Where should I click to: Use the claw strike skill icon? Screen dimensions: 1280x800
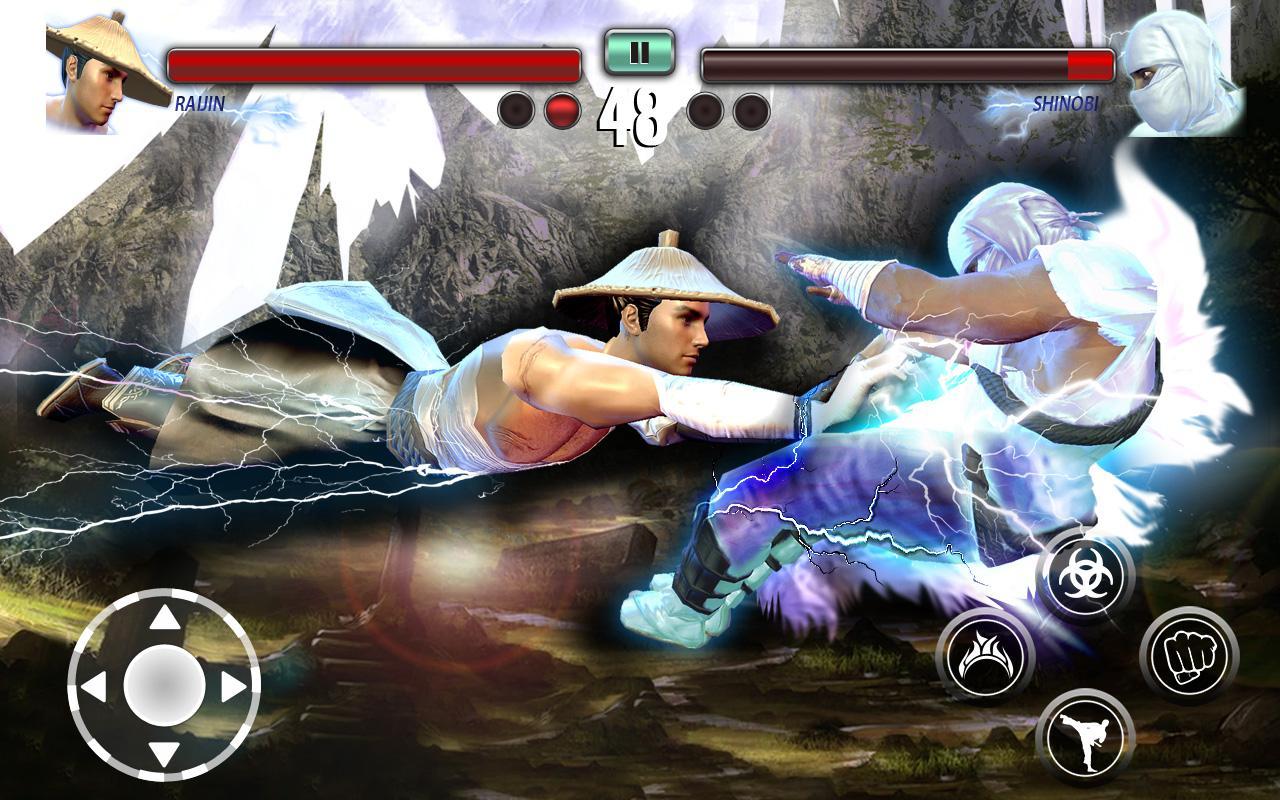point(985,651)
